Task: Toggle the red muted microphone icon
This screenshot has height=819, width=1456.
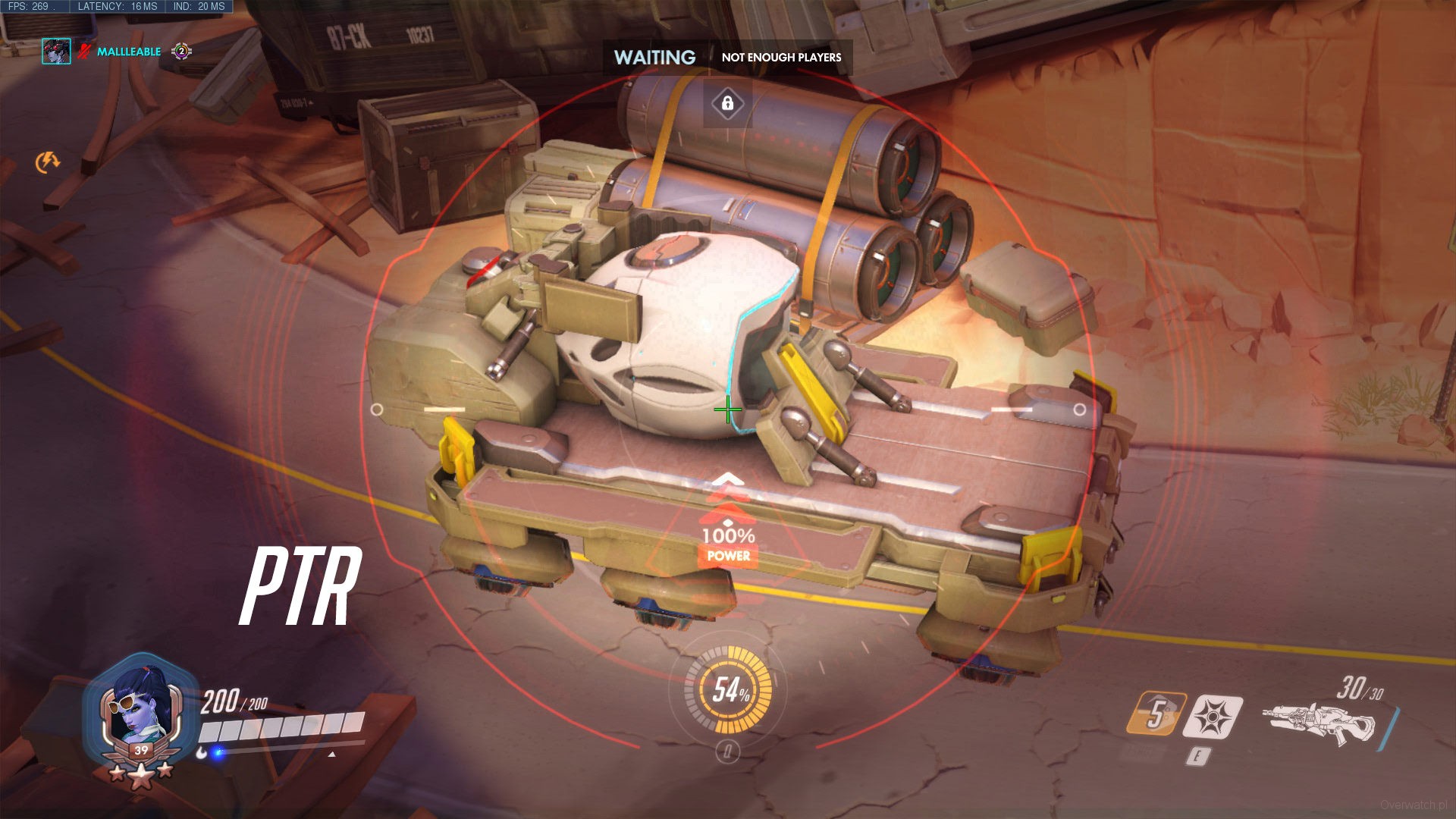Action: [84, 52]
